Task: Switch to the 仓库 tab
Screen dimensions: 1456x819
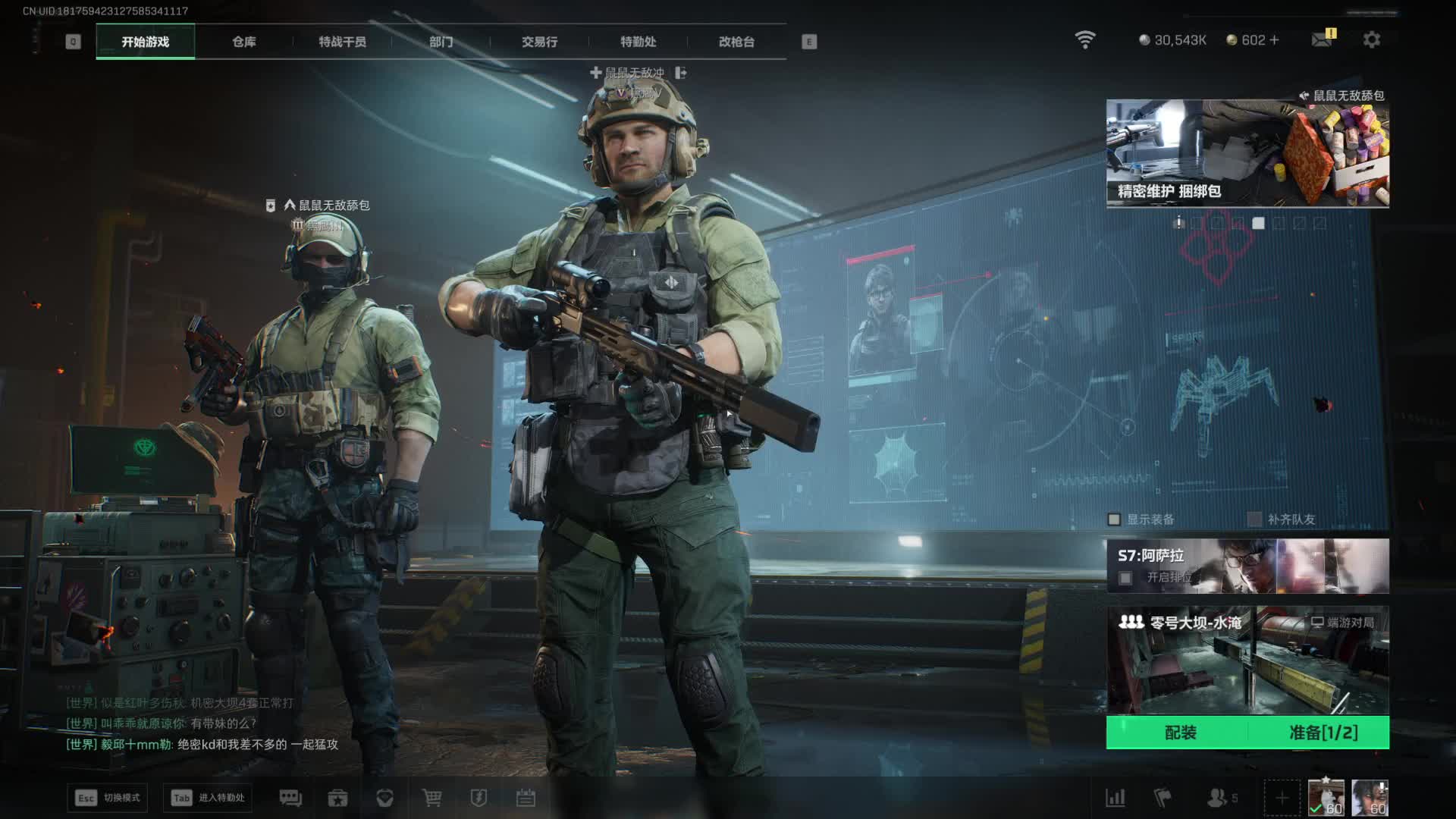Action: coord(243,42)
